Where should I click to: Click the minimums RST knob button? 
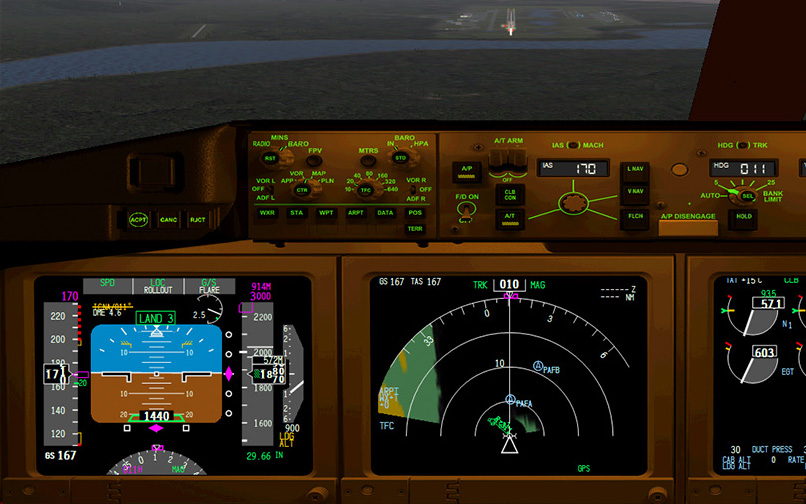pyautogui.click(x=269, y=158)
